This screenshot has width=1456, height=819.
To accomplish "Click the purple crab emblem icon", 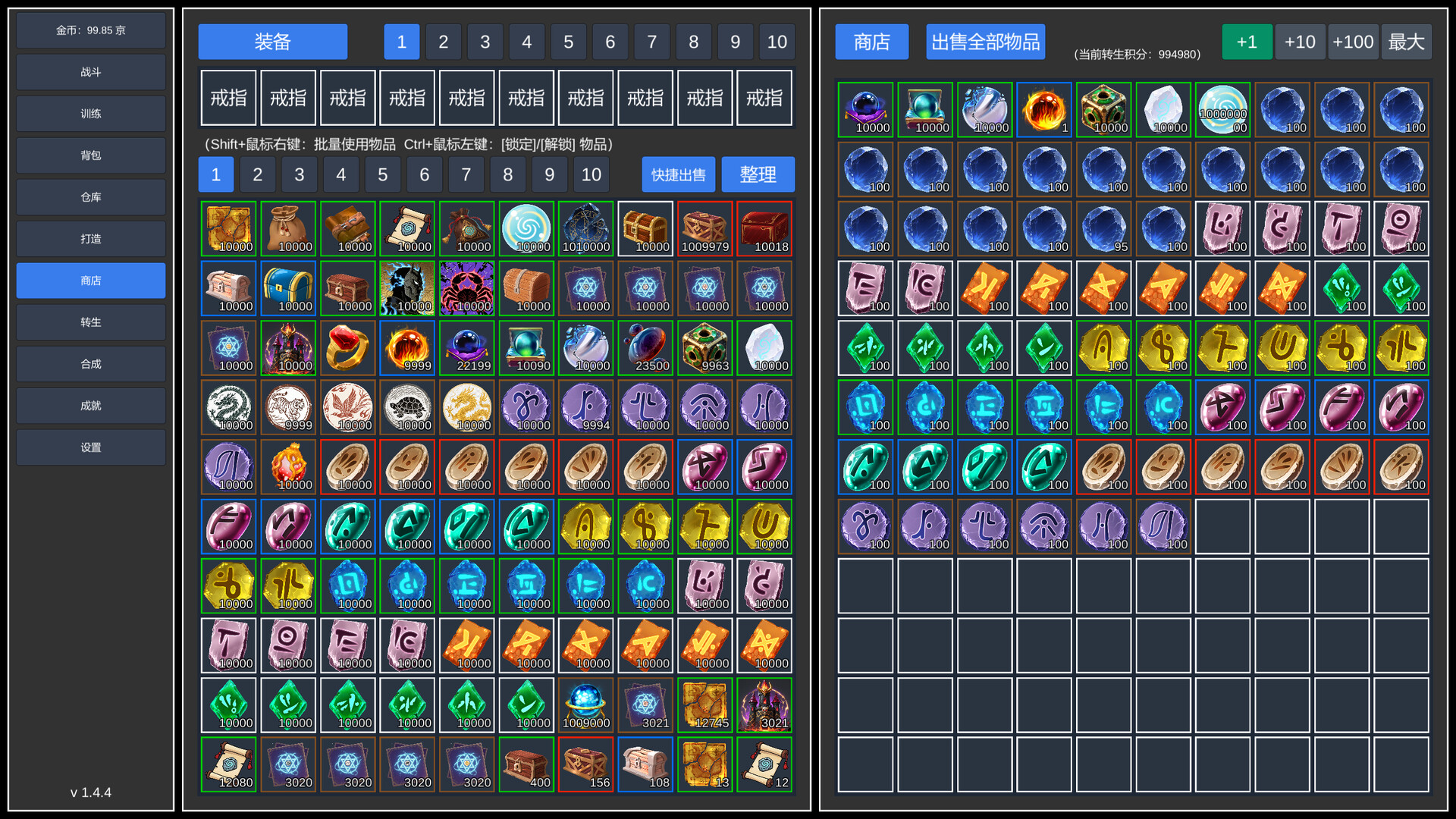I will (x=466, y=288).
